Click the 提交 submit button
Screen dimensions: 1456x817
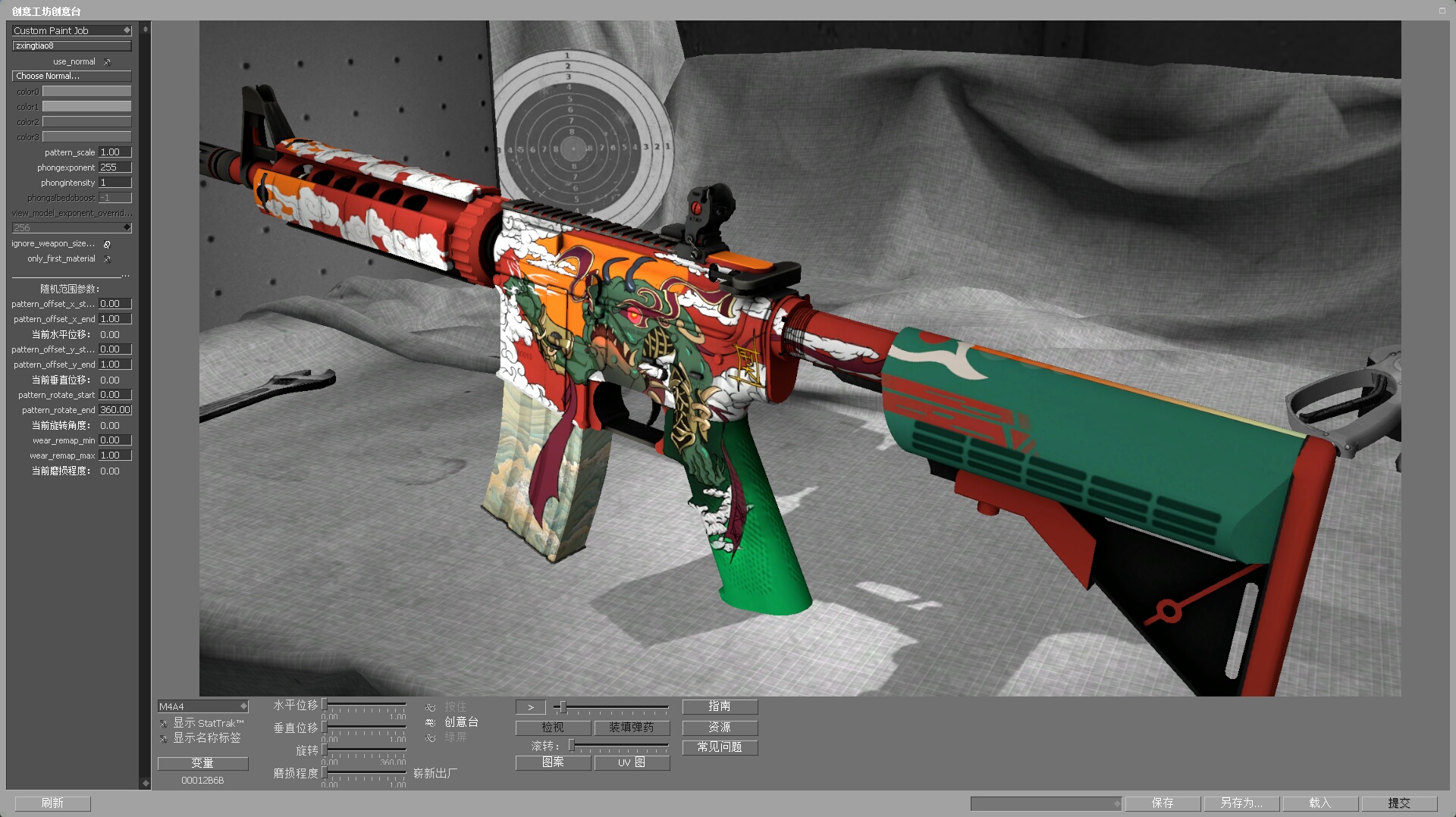[1399, 803]
